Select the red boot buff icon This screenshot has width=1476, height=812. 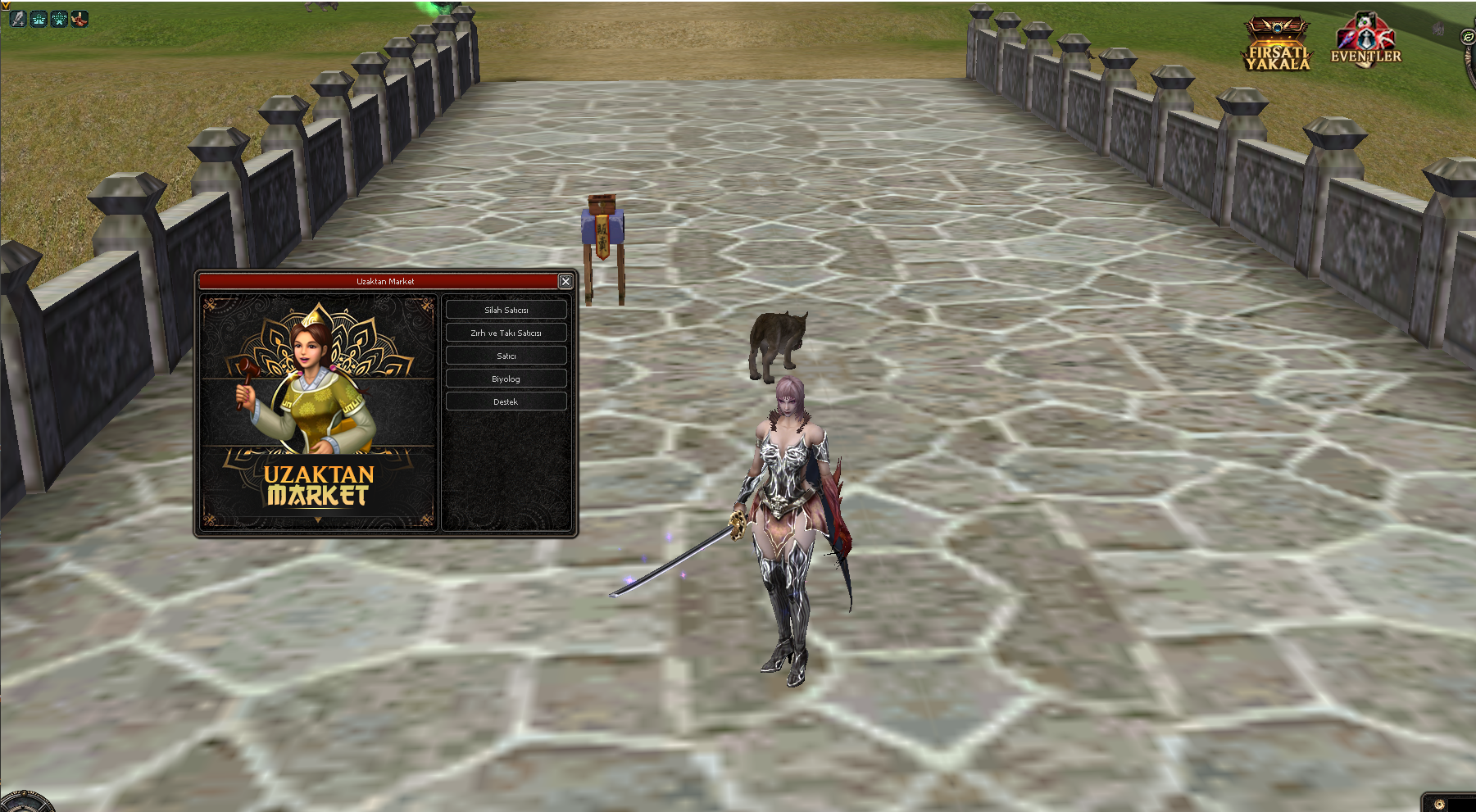[x=79, y=18]
